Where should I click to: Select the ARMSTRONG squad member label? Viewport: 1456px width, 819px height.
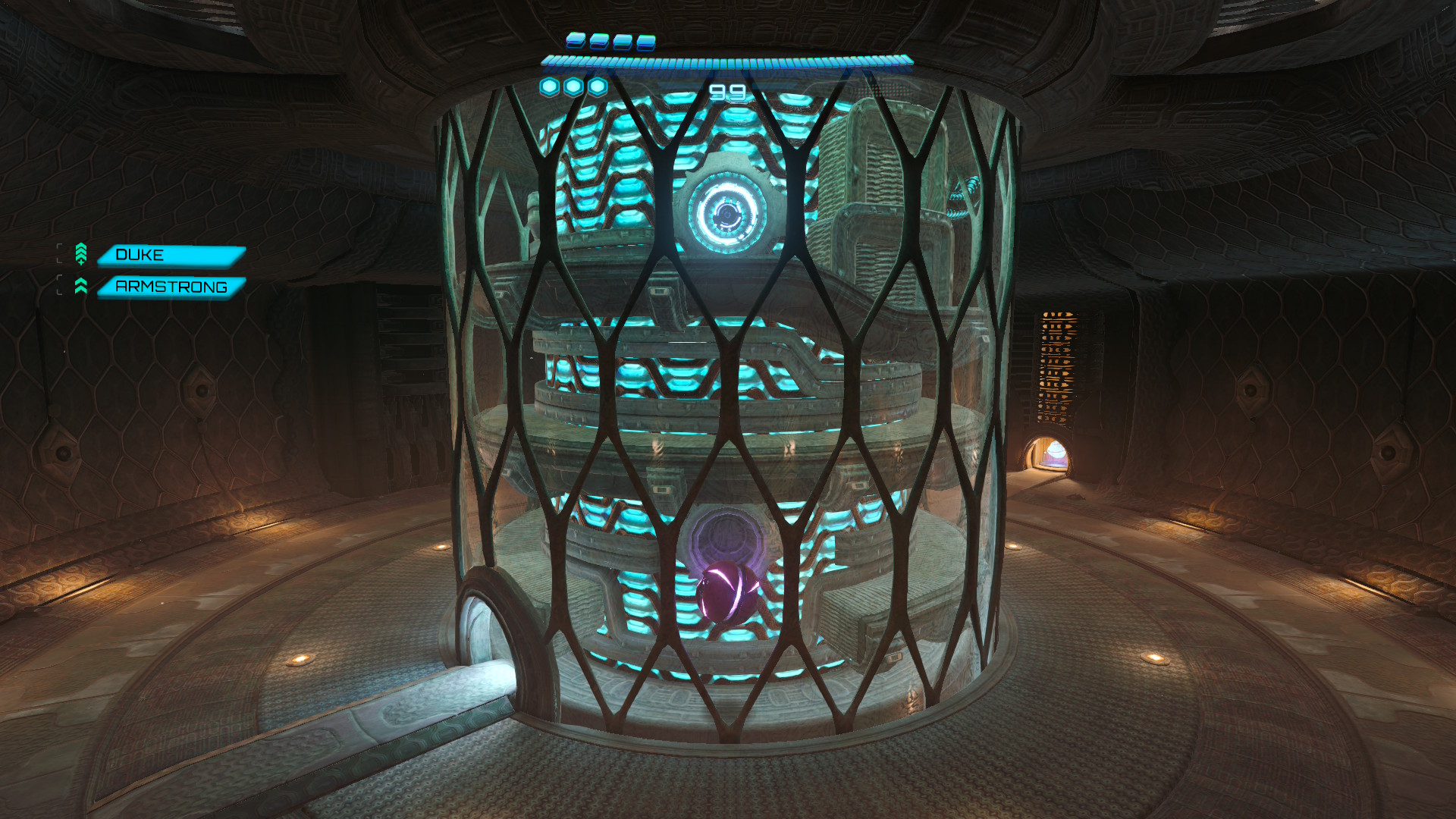[x=171, y=287]
